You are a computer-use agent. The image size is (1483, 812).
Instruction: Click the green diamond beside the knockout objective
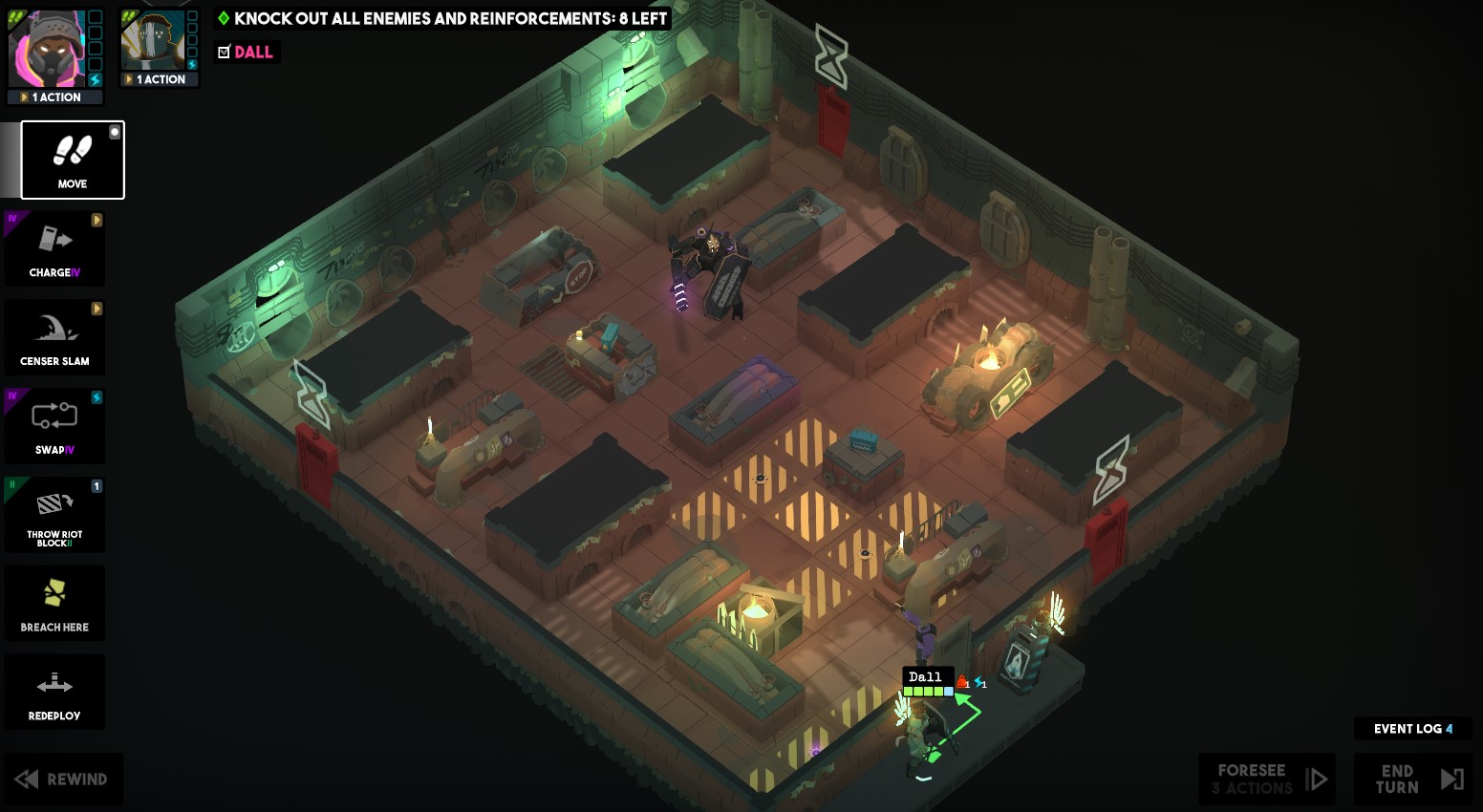coord(224,18)
